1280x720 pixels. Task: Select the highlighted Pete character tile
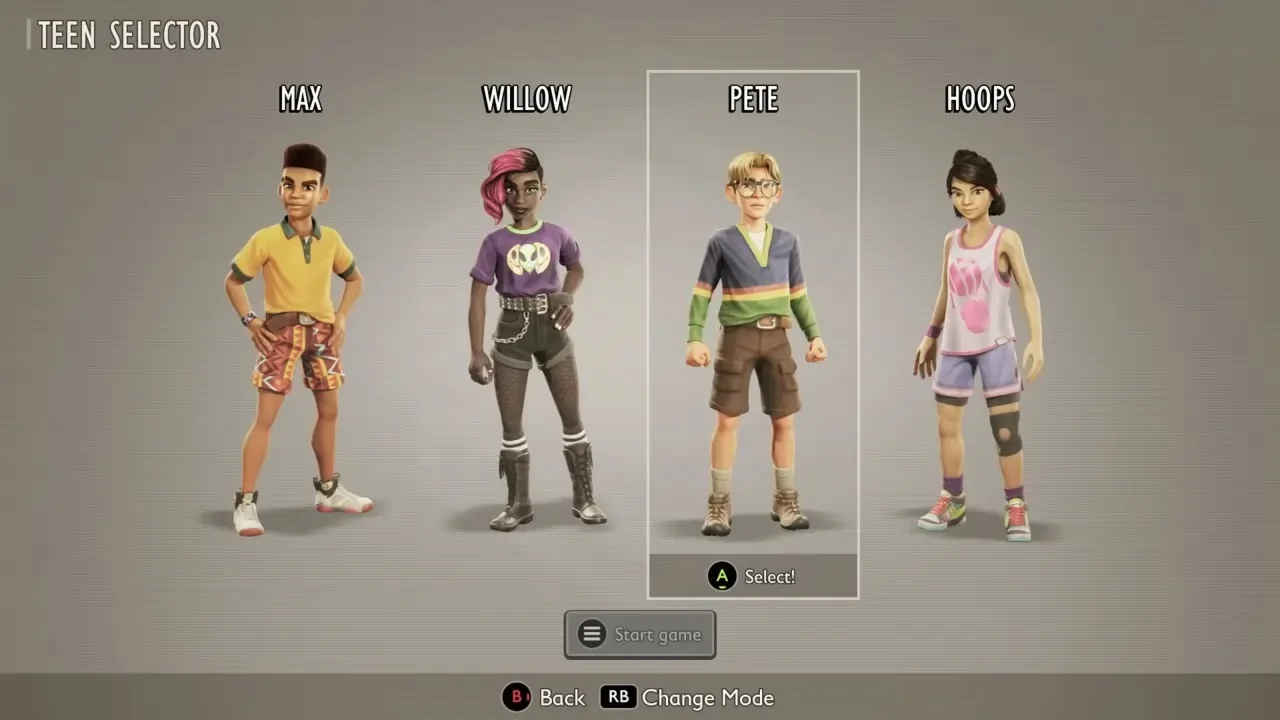(x=753, y=320)
